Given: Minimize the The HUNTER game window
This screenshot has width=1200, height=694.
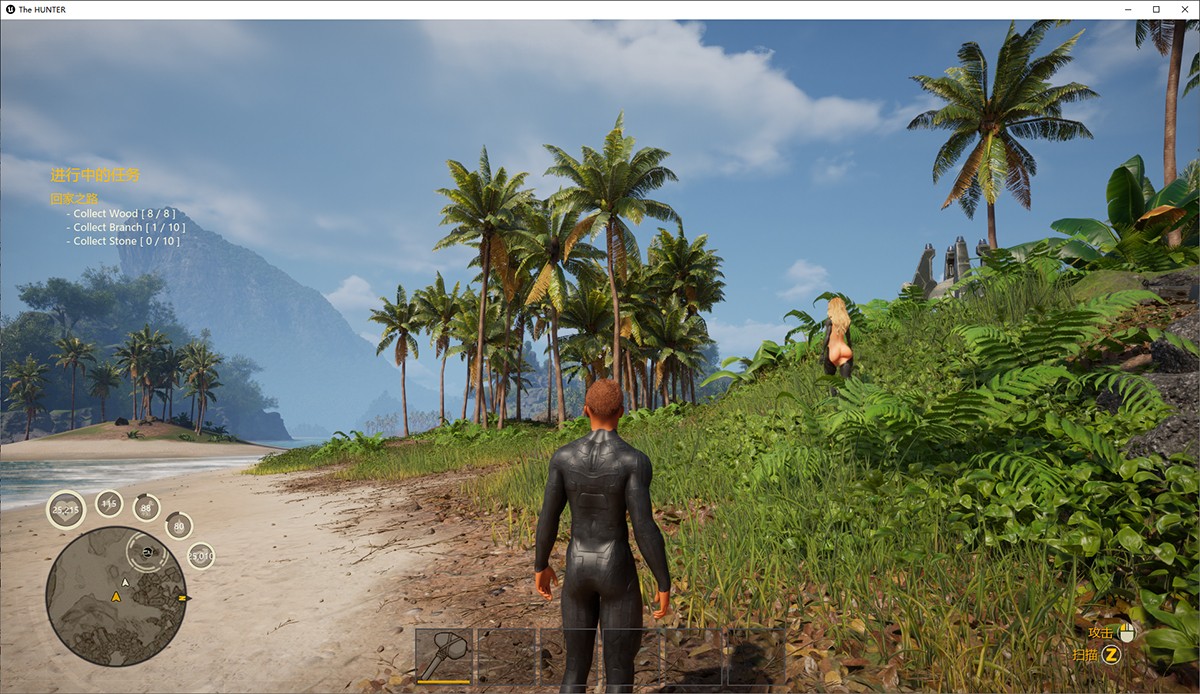Looking at the screenshot, I should 1129,9.
